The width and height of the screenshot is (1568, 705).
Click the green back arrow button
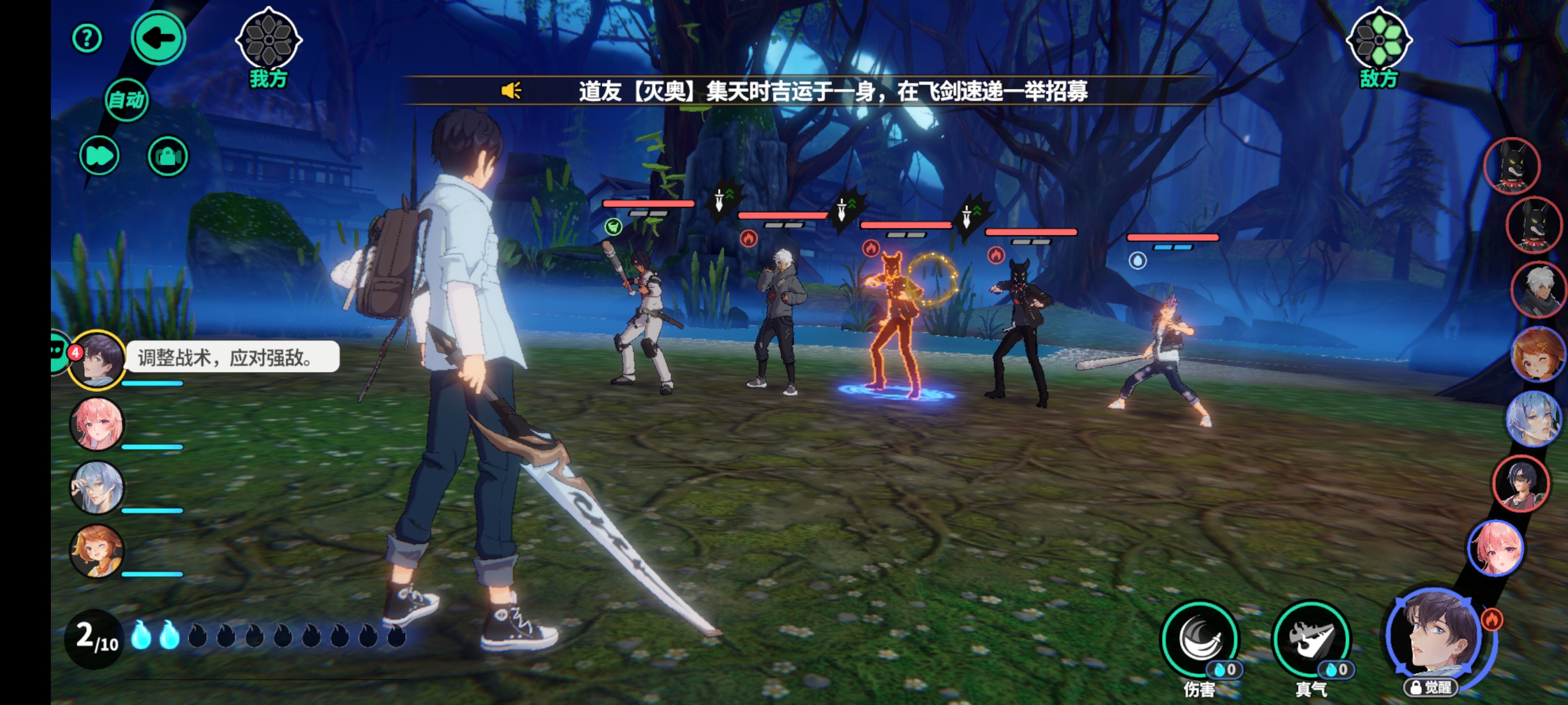(x=158, y=38)
